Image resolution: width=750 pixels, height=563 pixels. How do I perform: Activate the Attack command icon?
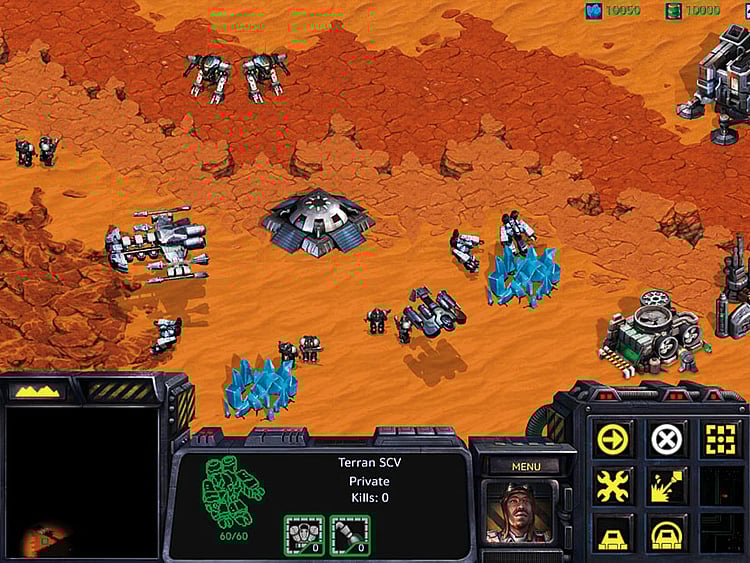click(x=720, y=438)
